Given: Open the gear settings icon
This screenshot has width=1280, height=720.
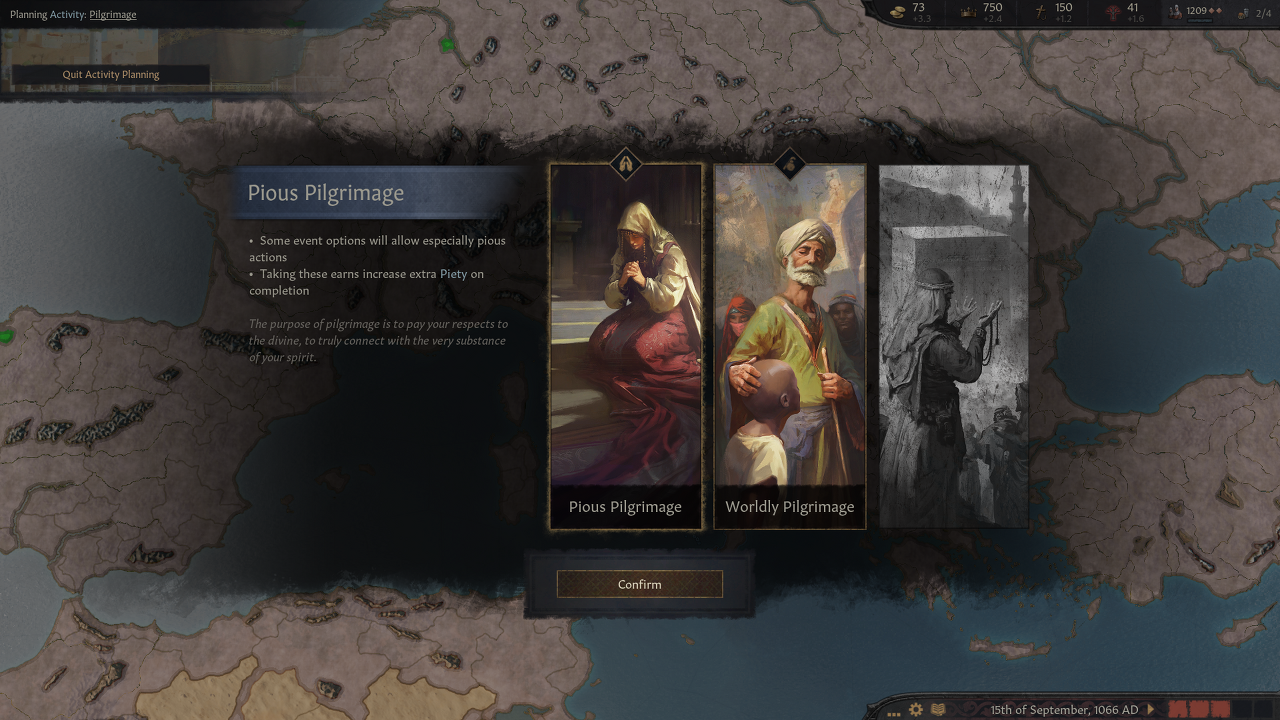Looking at the screenshot, I should click(x=916, y=709).
